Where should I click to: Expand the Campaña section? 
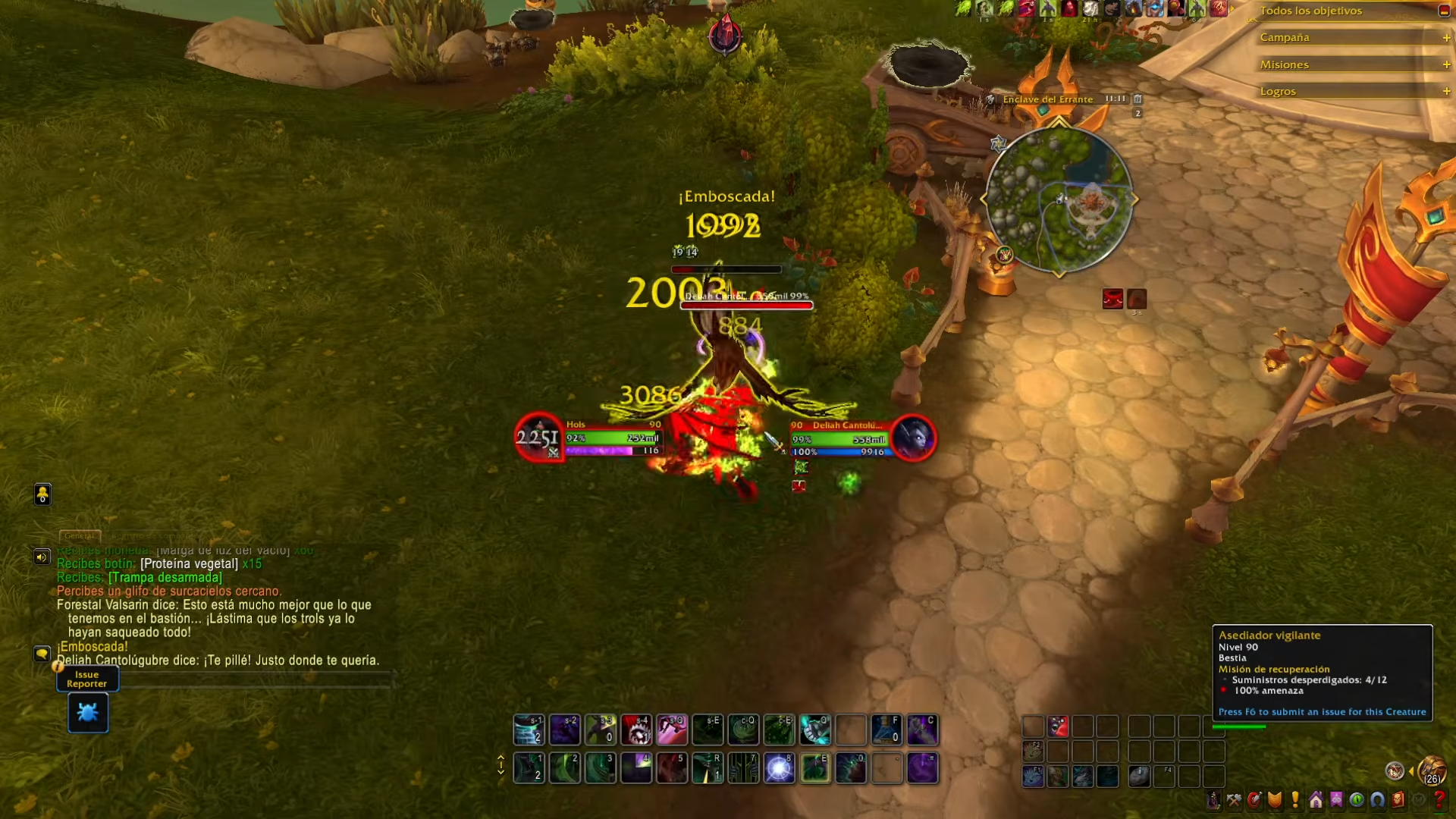click(x=1446, y=36)
